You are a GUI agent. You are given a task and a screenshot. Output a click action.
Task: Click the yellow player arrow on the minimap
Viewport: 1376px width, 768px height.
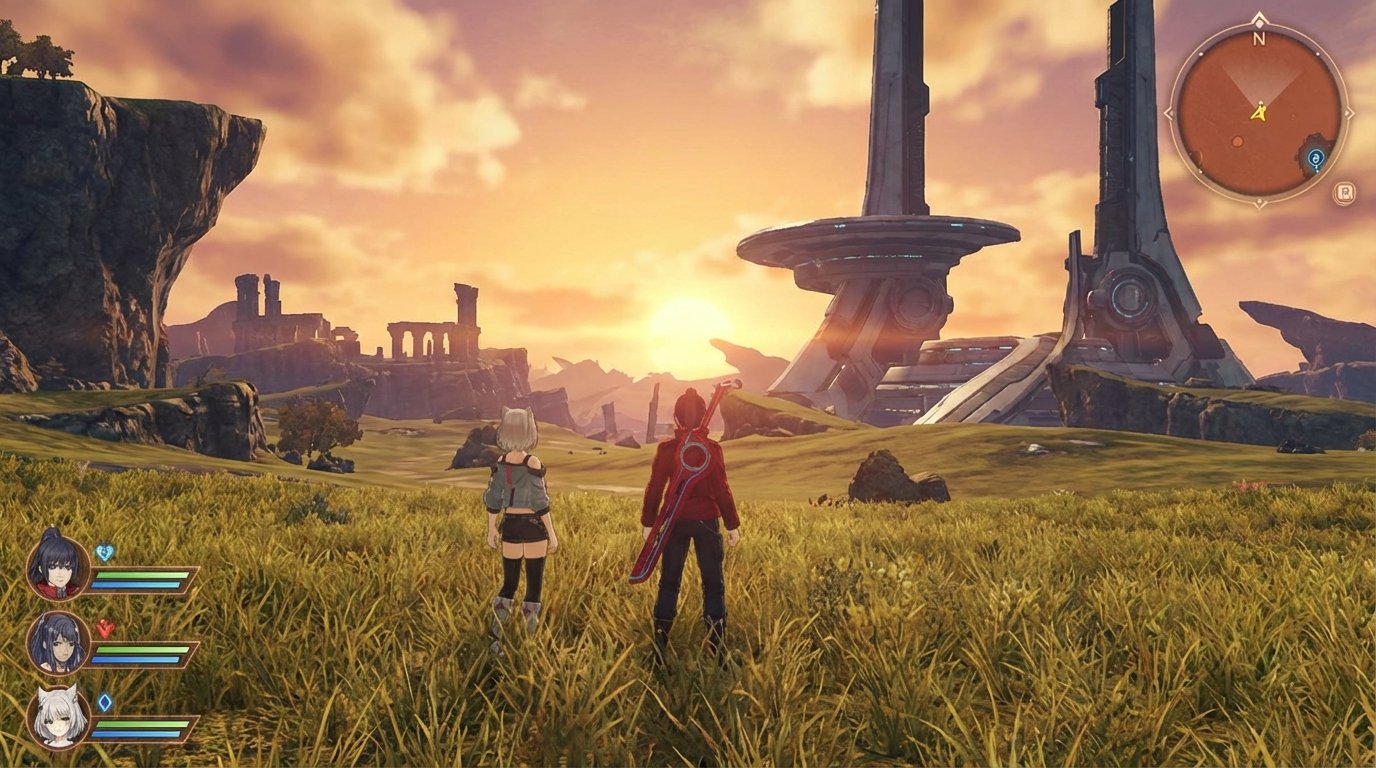[1260, 113]
